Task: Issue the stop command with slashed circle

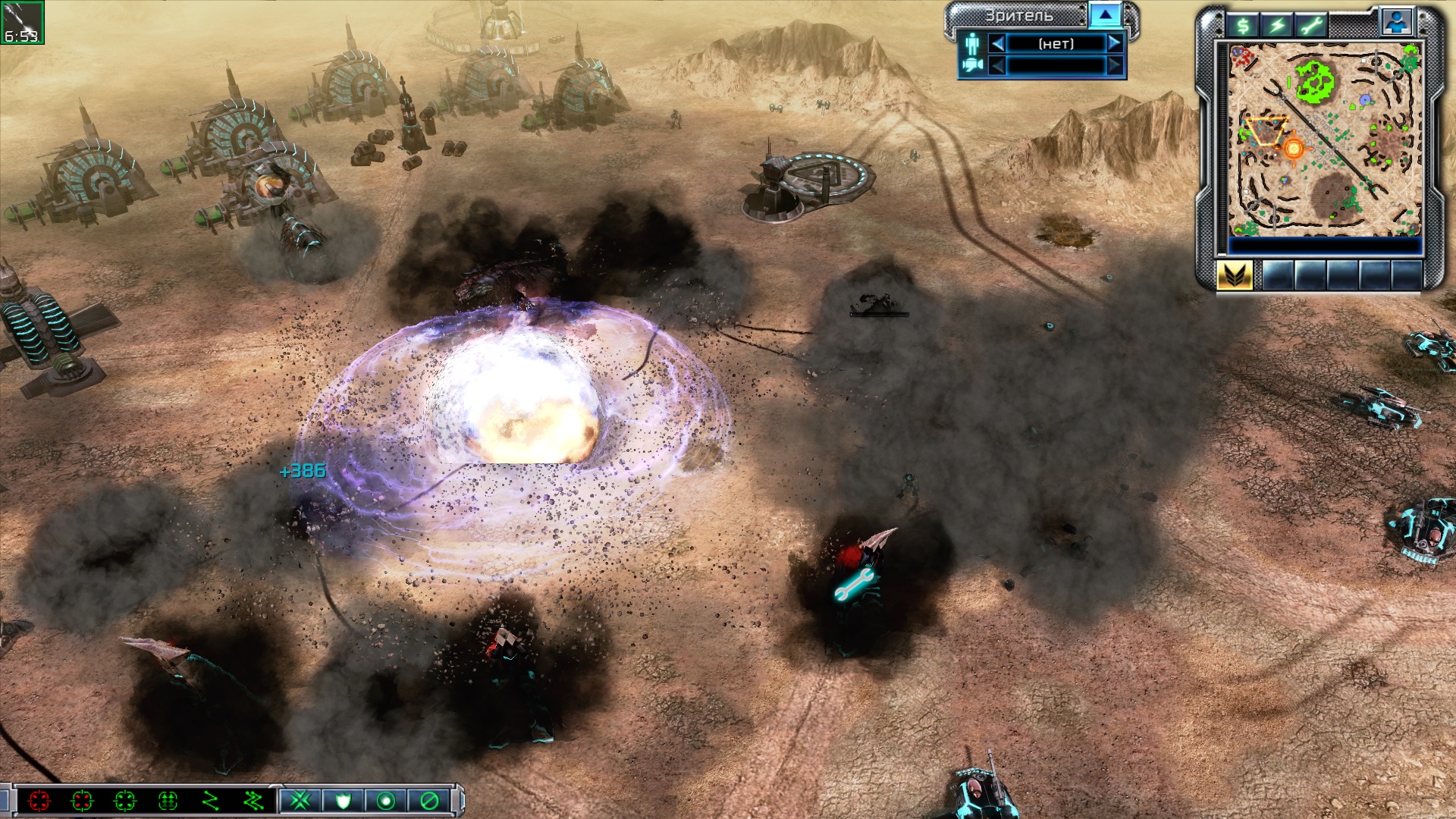Action: tap(428, 801)
